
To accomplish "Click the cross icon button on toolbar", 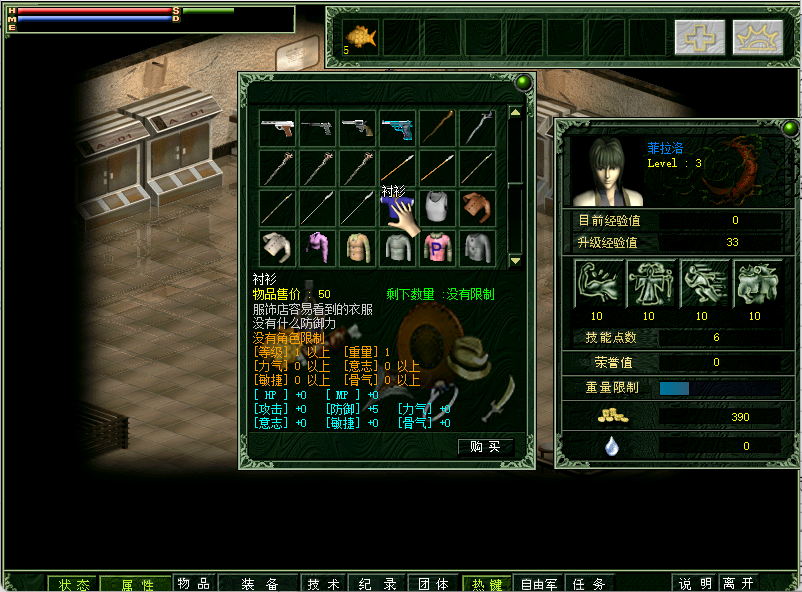I will 700,37.
